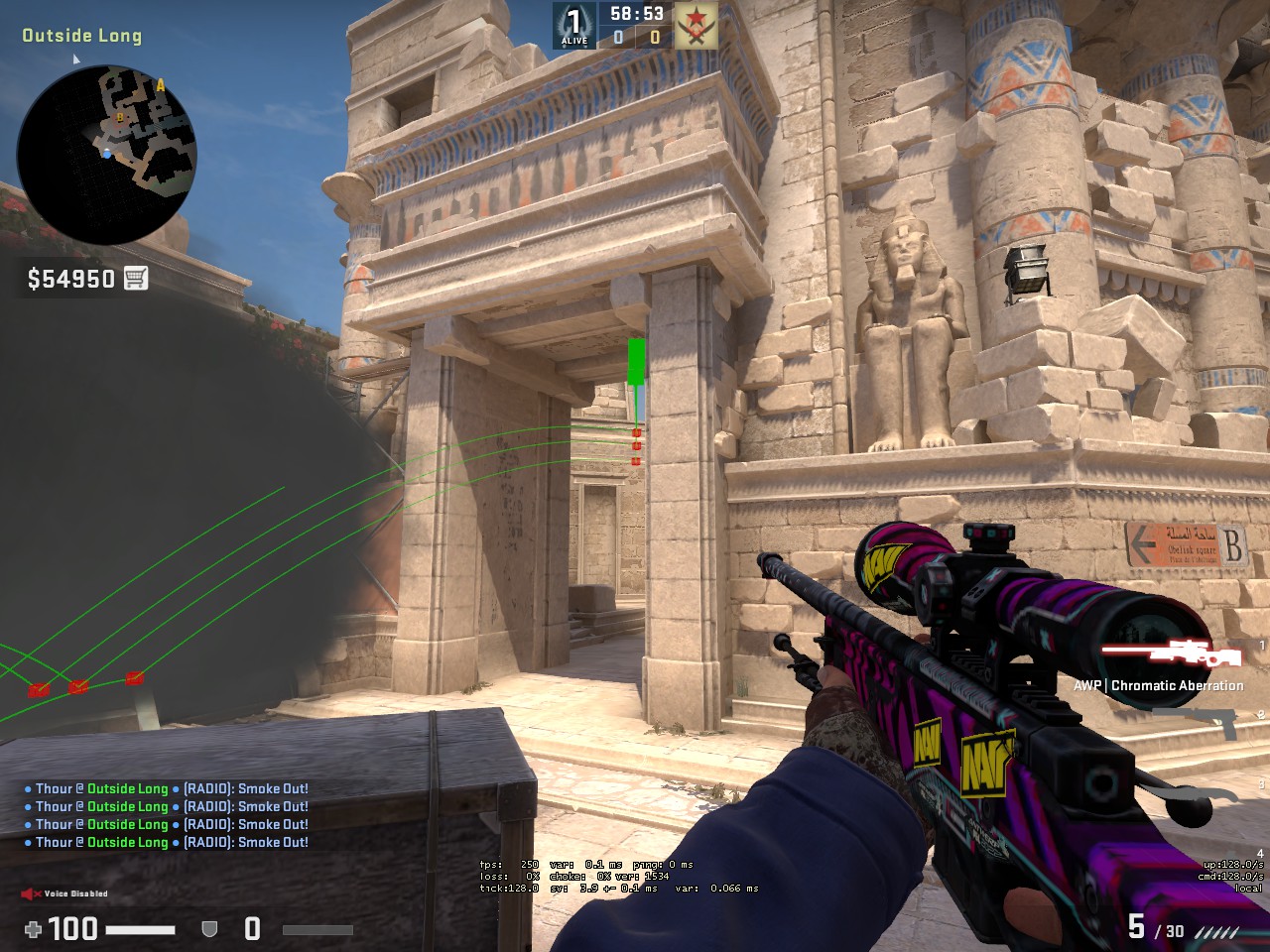
Task: Click the 5/30 ammo counter
Action: (1154, 926)
